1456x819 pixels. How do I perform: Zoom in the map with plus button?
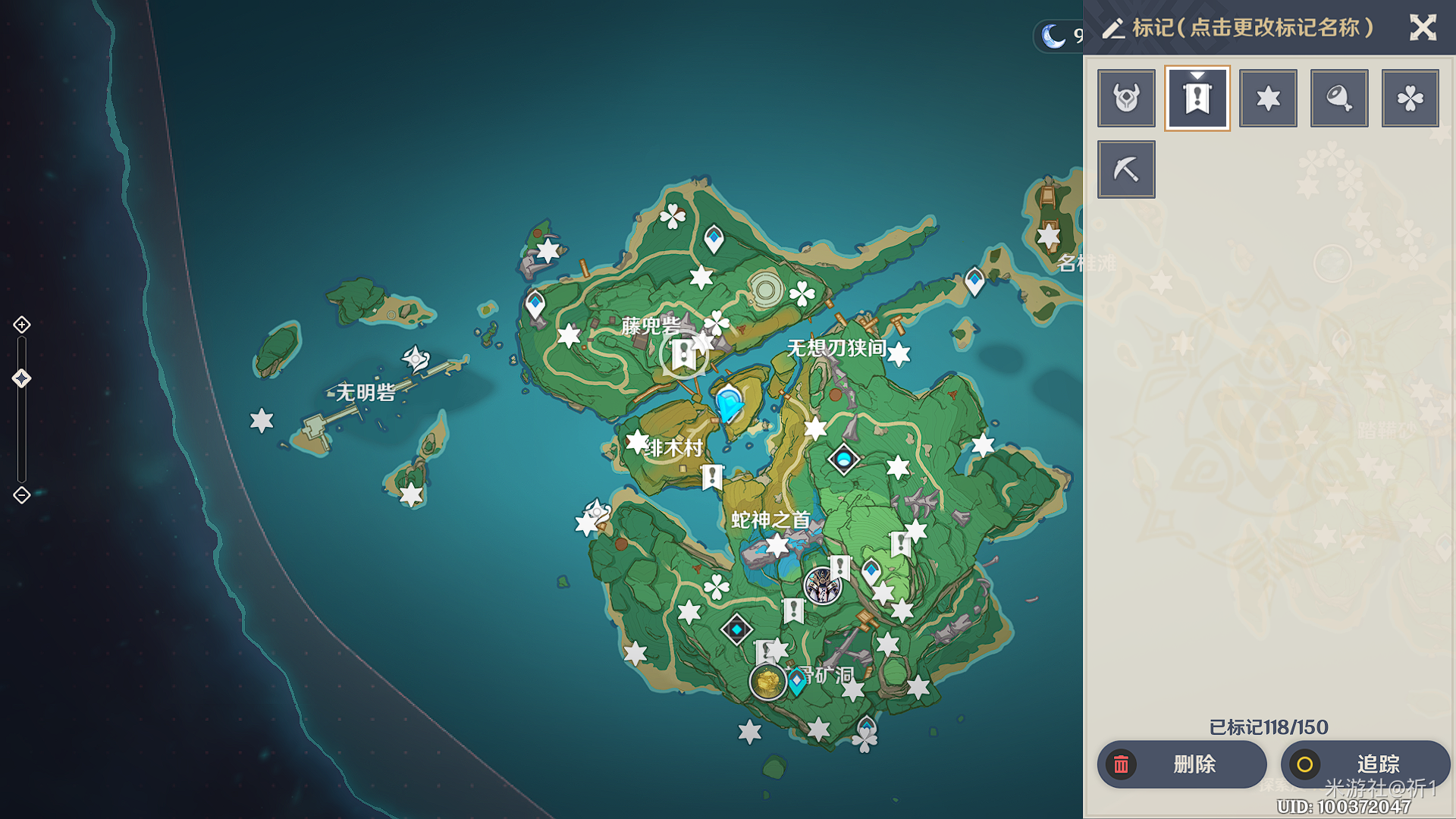22,325
